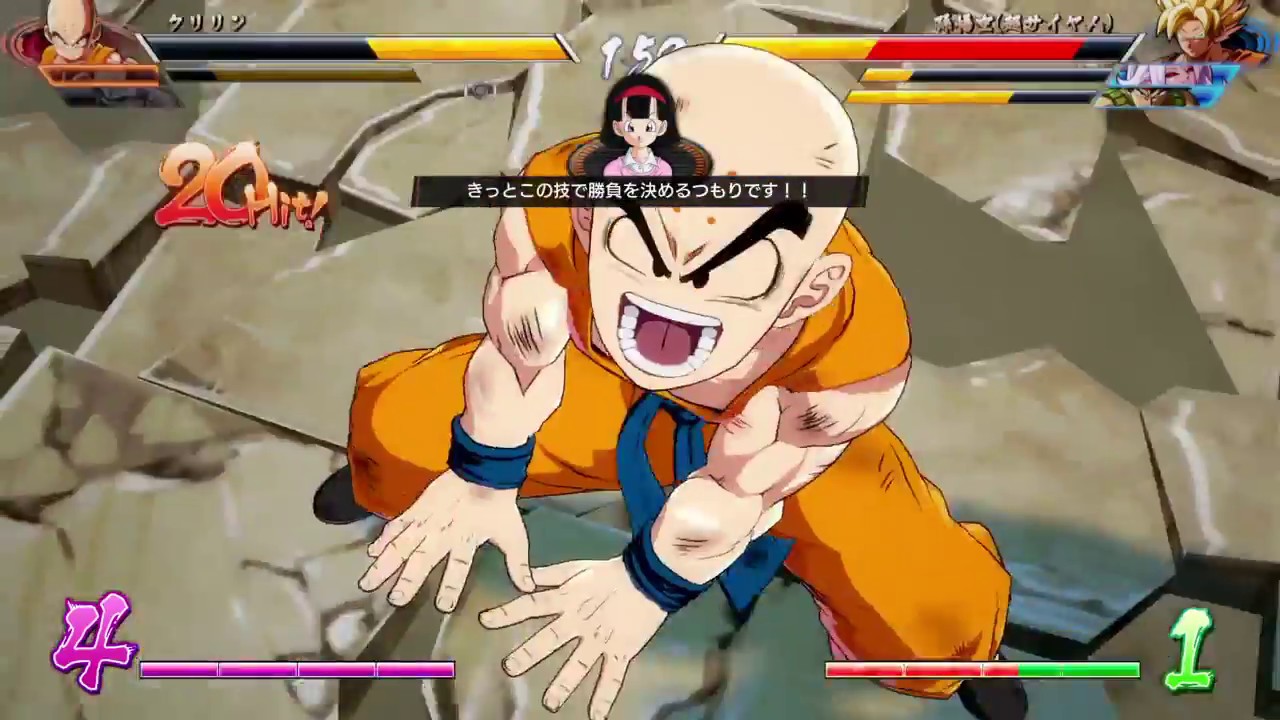The image size is (1280, 720).
Task: Click Super Saiyan Gohan's portrait top-right
Action: tap(1195, 40)
